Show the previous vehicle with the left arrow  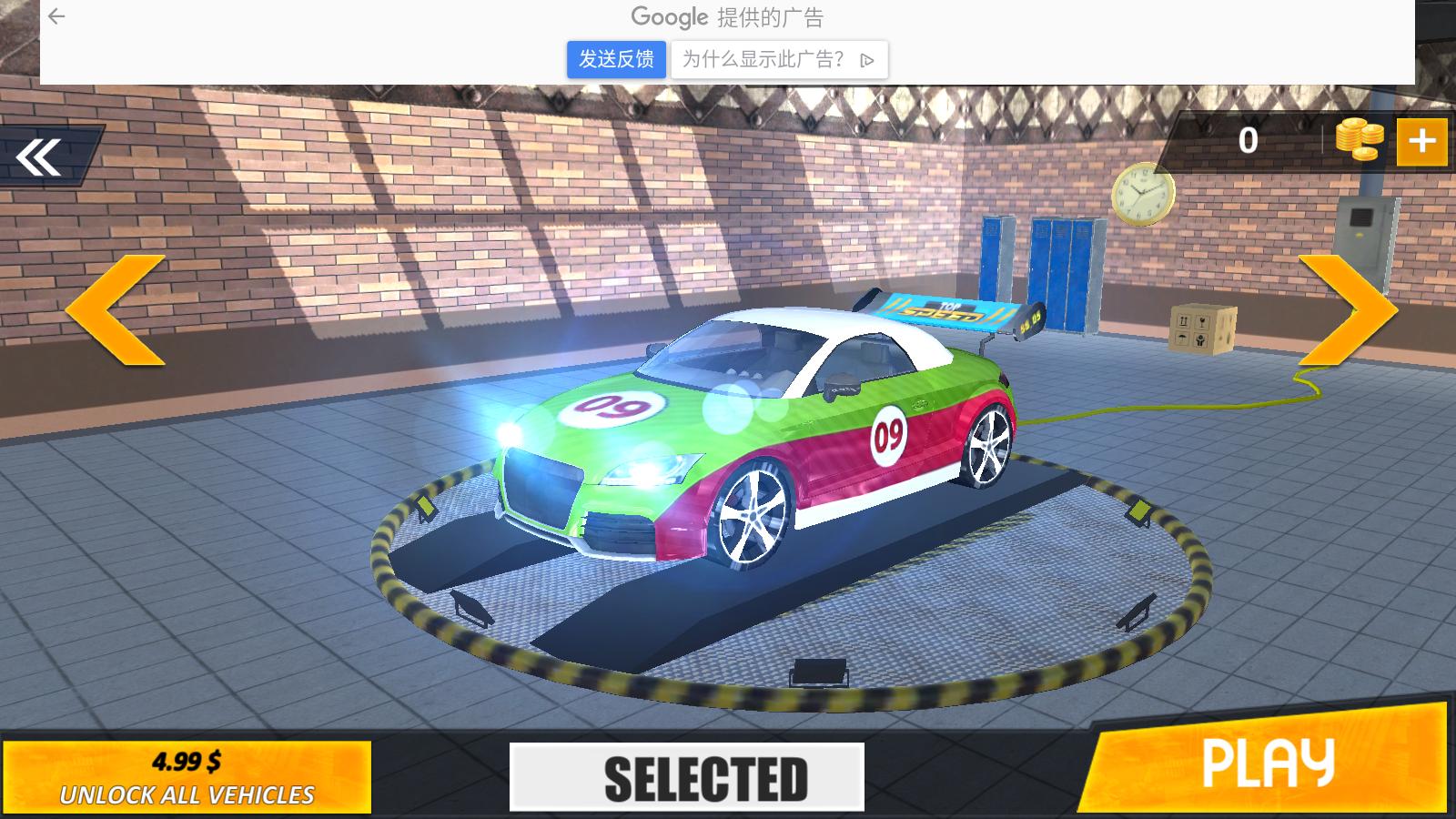point(116,310)
